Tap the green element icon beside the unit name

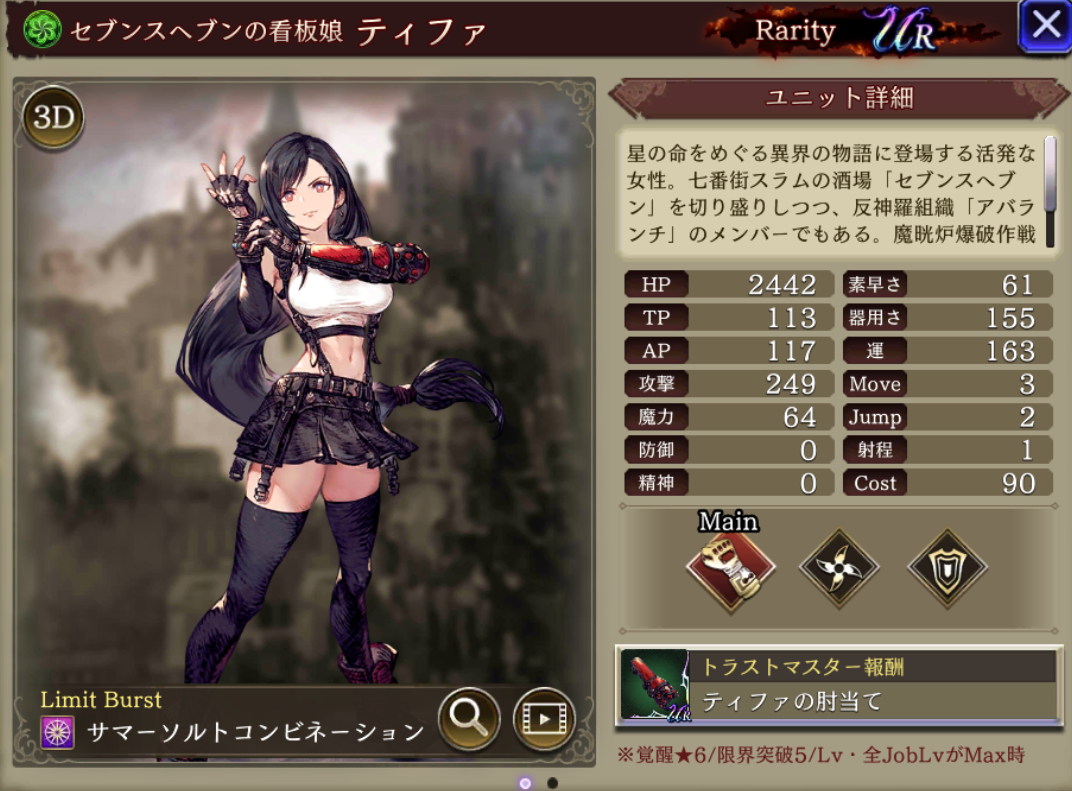(x=43, y=30)
